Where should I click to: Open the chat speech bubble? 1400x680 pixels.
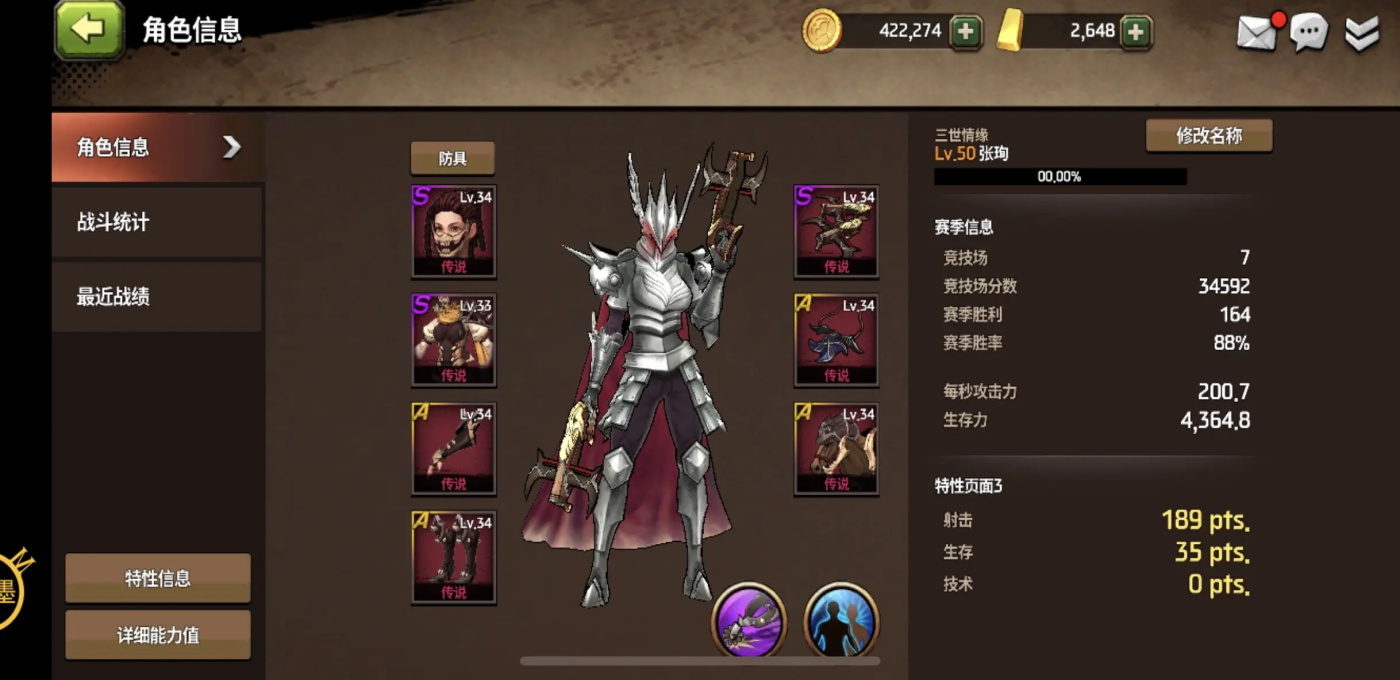[1308, 33]
